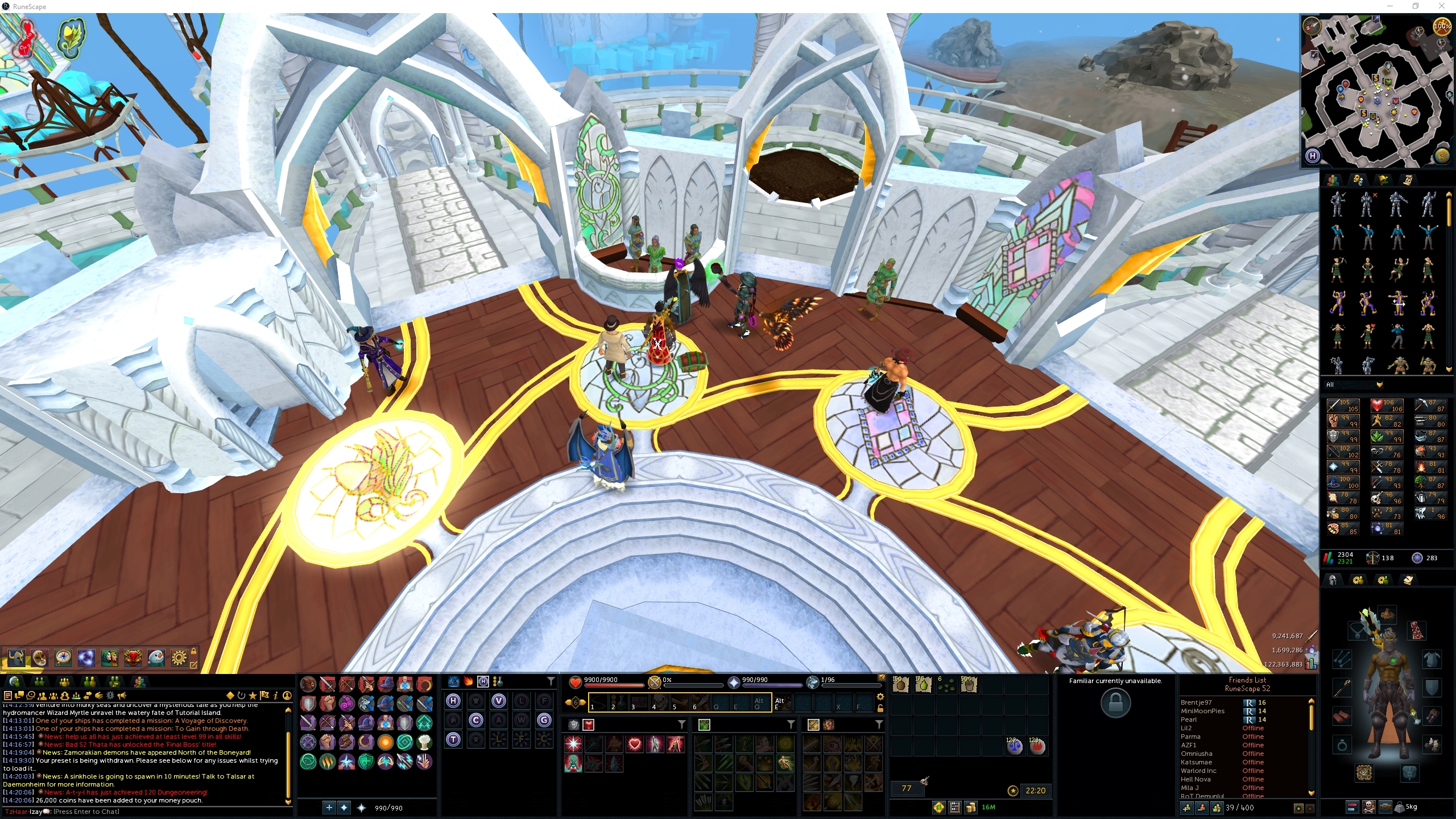This screenshot has width=1456, height=819.
Task: Toggle the skull-and-crossbones button in the equipment panel
Action: coord(1368,808)
